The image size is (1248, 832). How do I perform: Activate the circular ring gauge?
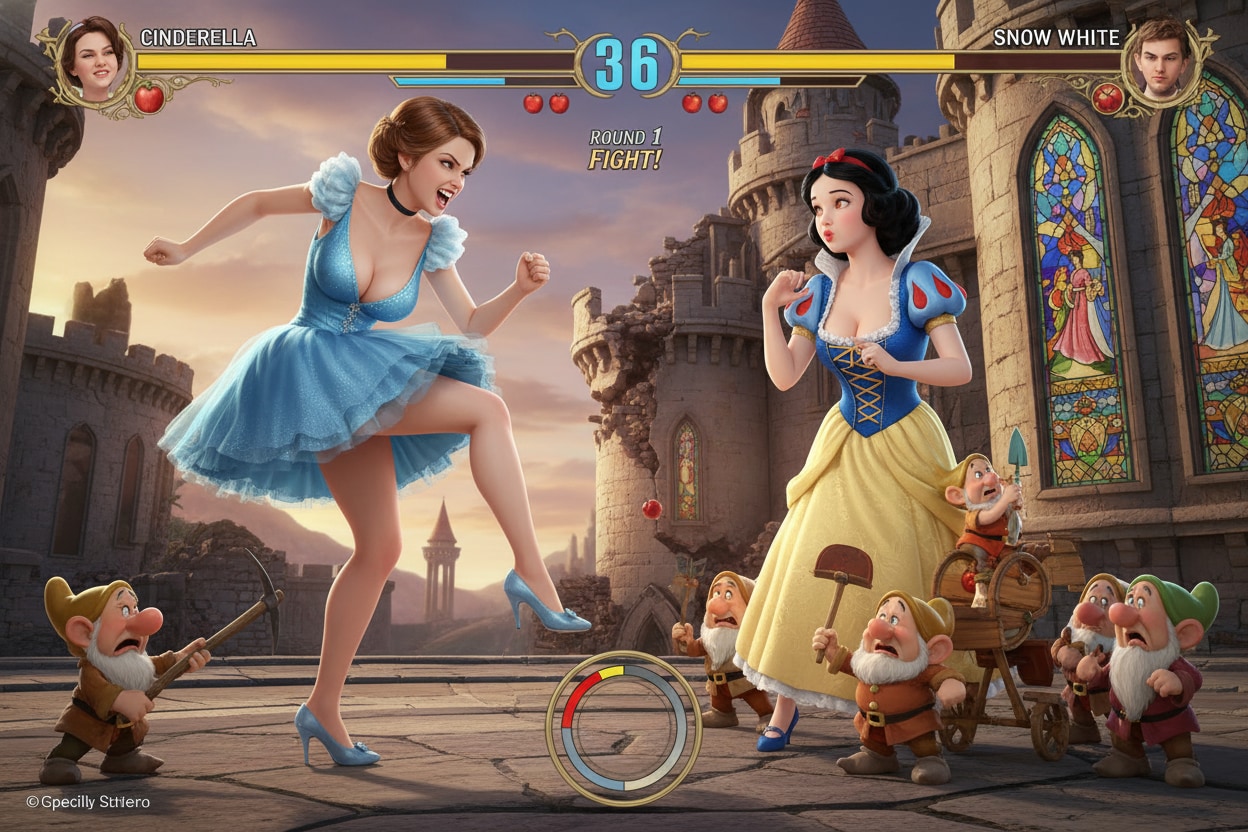623,727
